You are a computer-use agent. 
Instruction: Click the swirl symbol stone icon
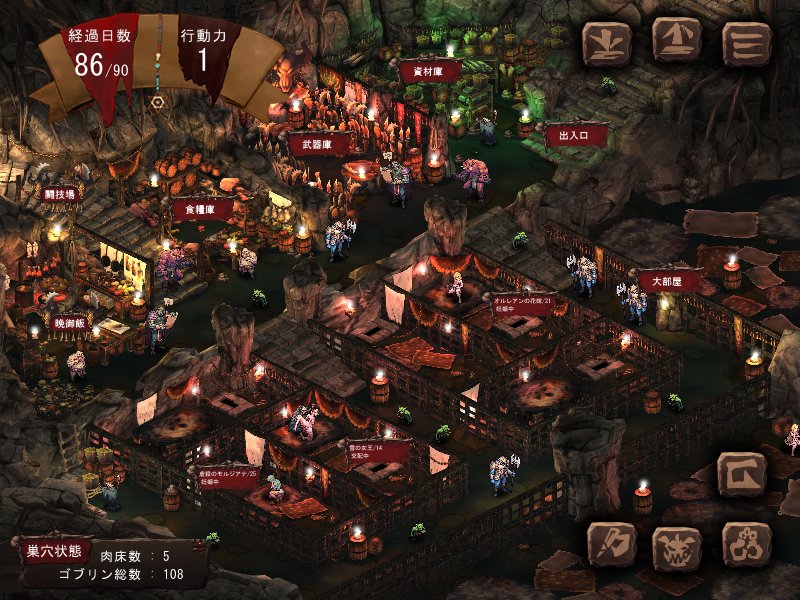(x=745, y=546)
